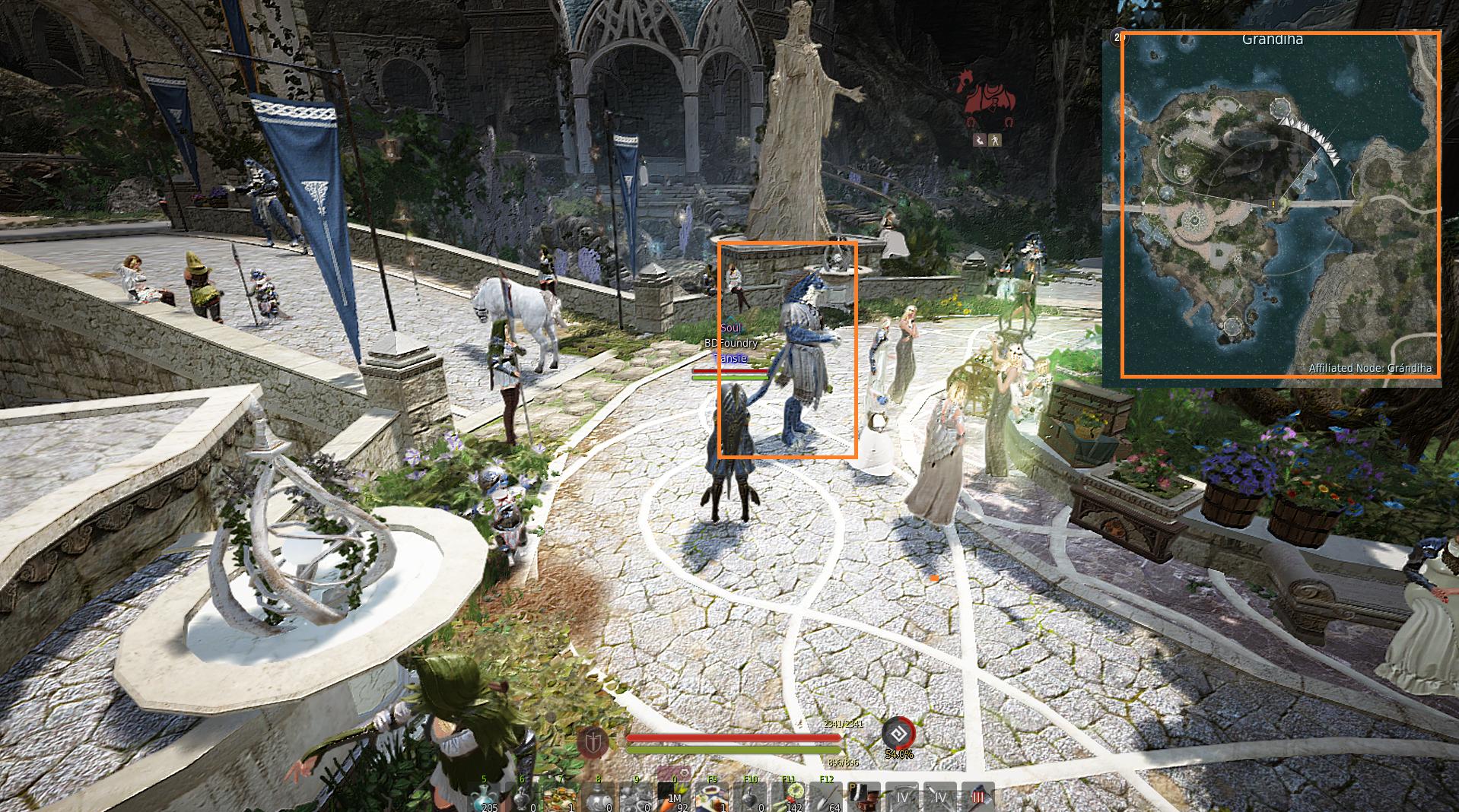Click the black spirit rage gauge icon

[x=898, y=734]
